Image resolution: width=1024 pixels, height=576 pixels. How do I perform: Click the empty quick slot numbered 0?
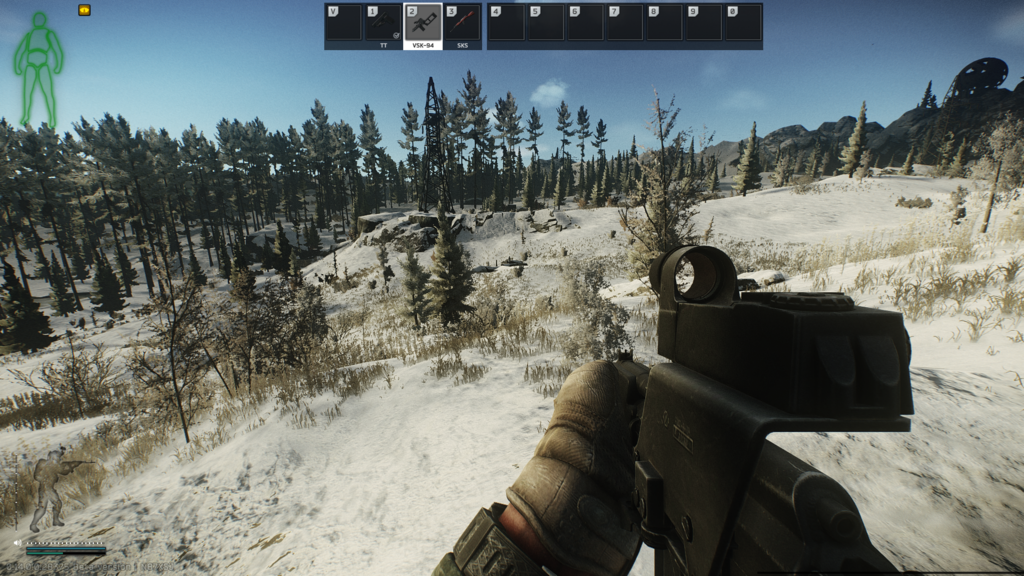point(742,24)
